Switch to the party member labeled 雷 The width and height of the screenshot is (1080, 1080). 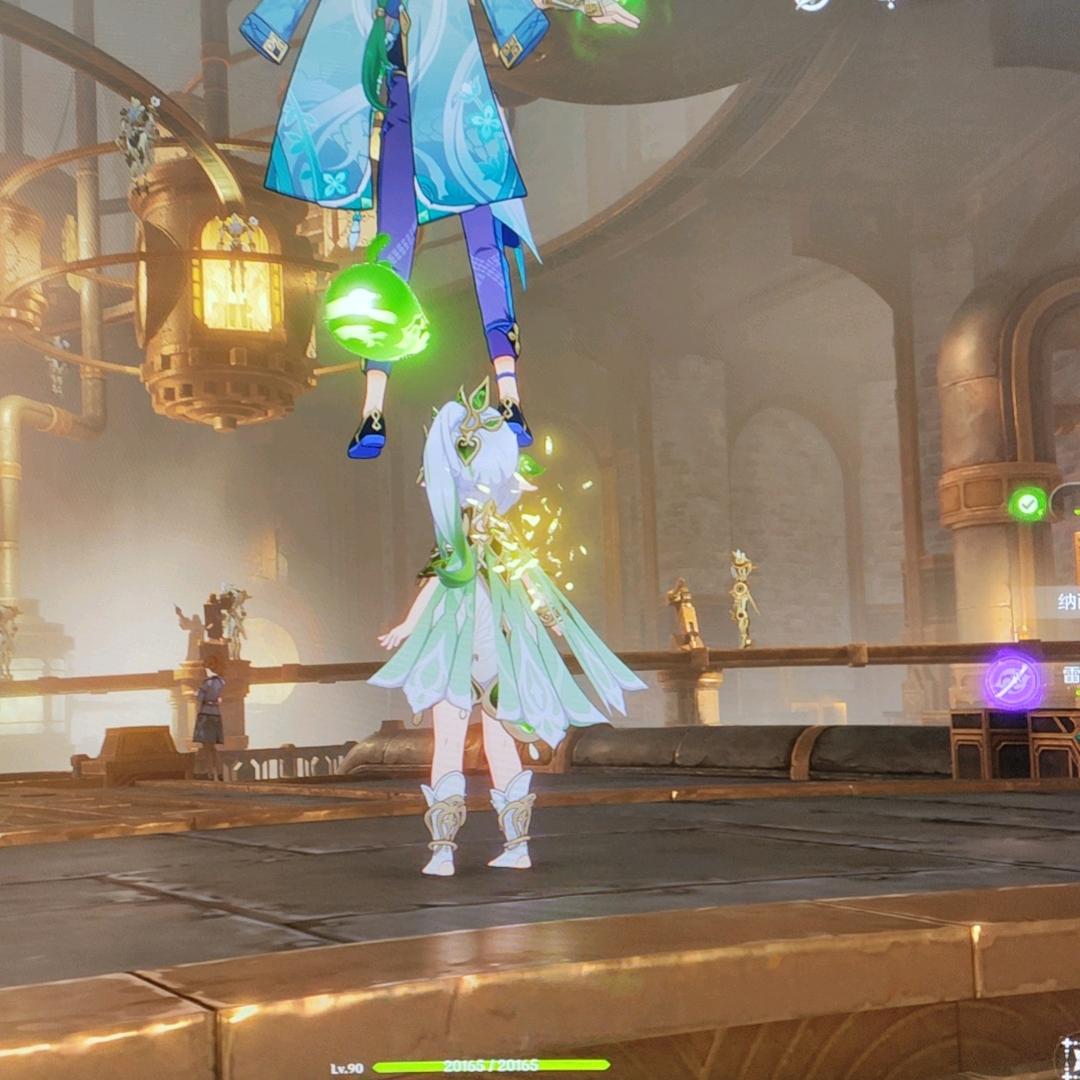(x=1068, y=676)
